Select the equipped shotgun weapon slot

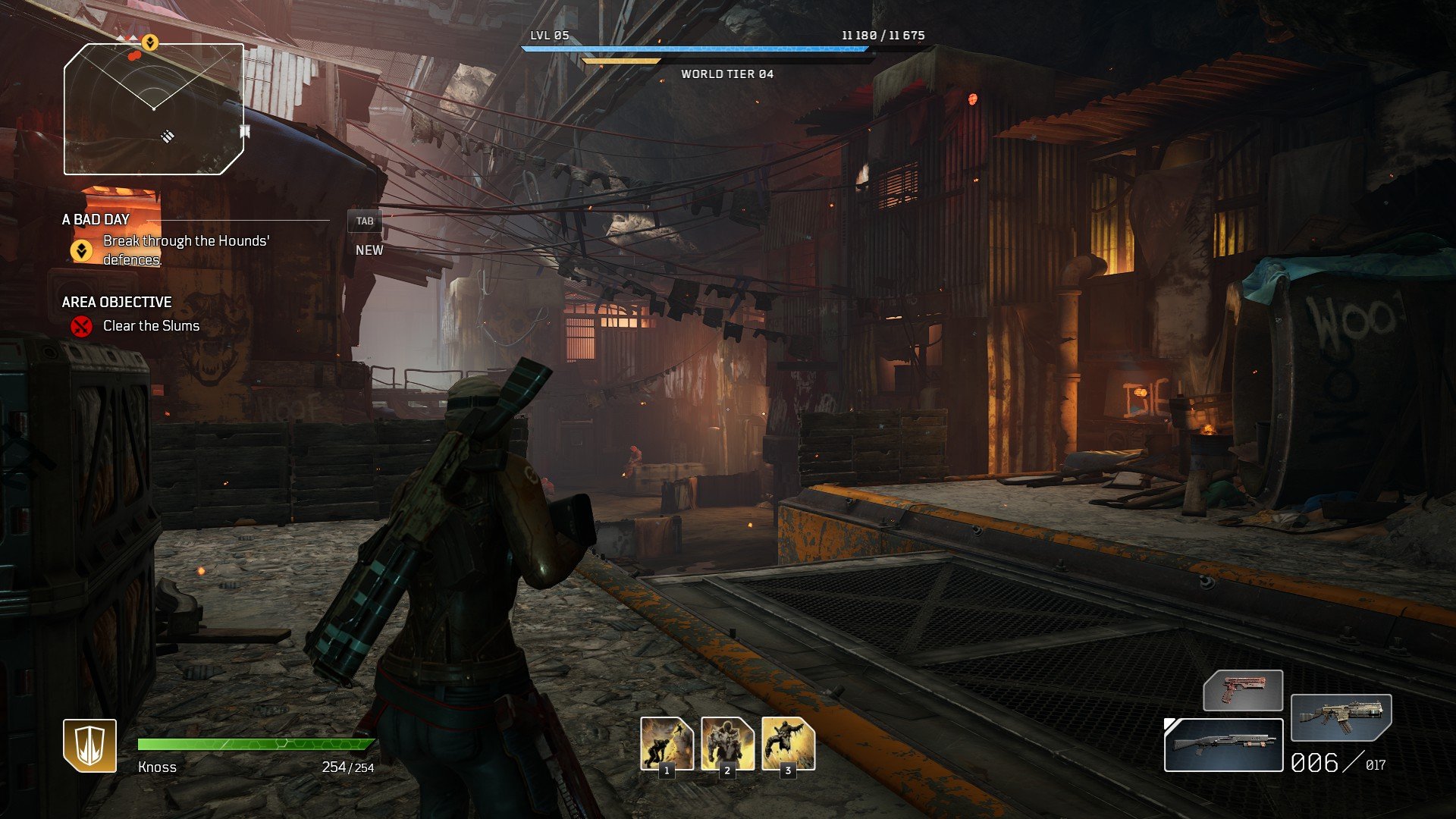coord(1223,745)
